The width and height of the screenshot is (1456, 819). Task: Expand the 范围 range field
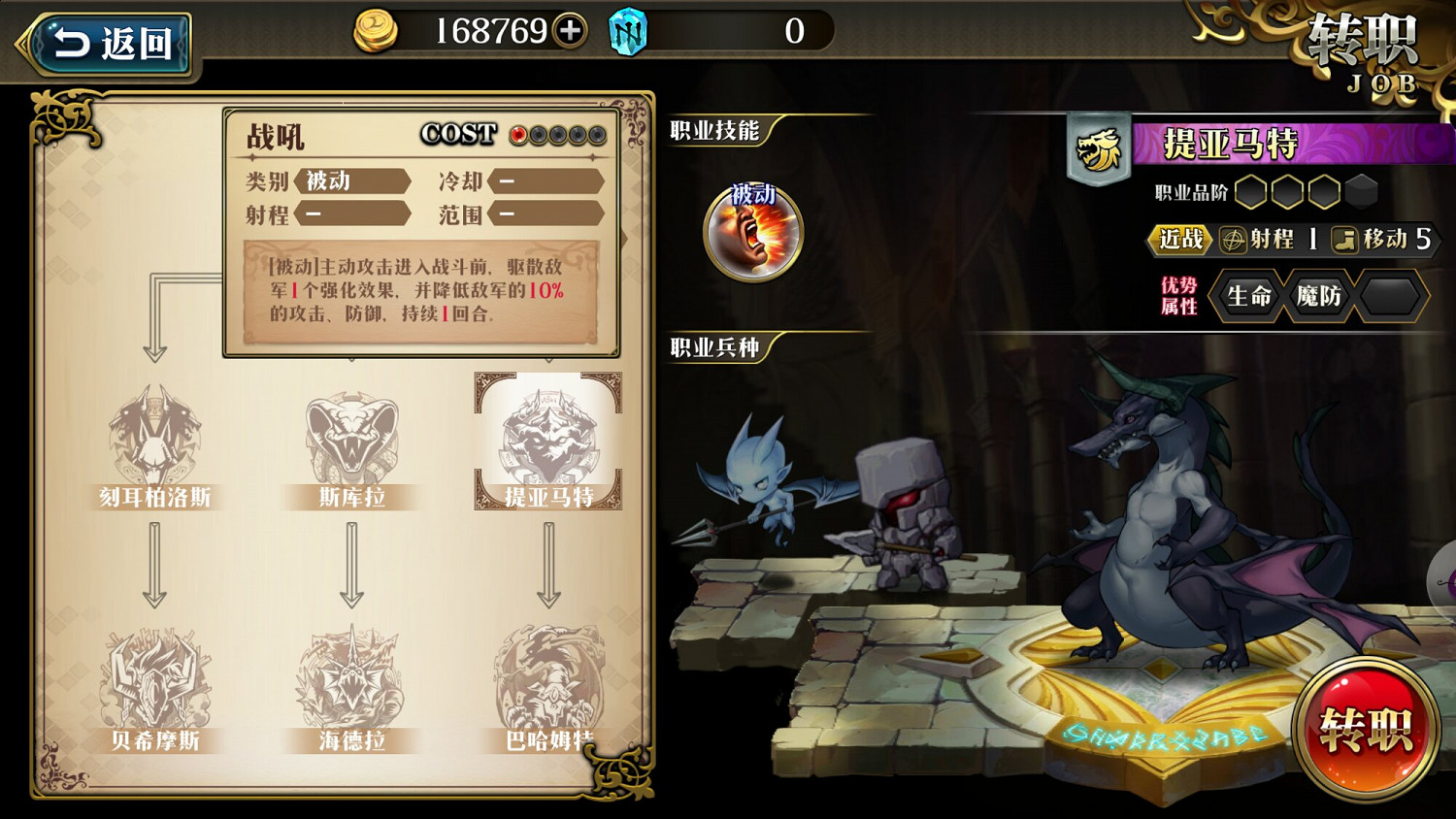(x=548, y=214)
